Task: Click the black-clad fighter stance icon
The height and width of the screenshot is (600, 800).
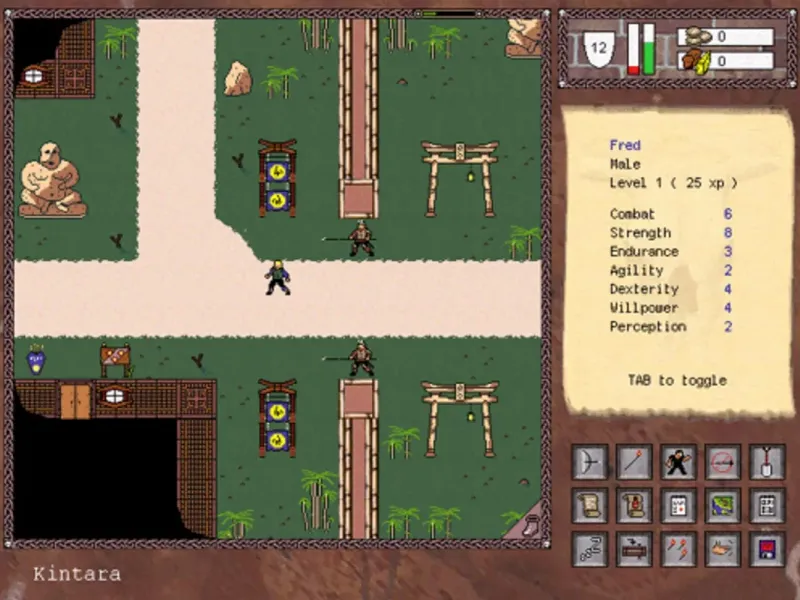Action: (678, 462)
